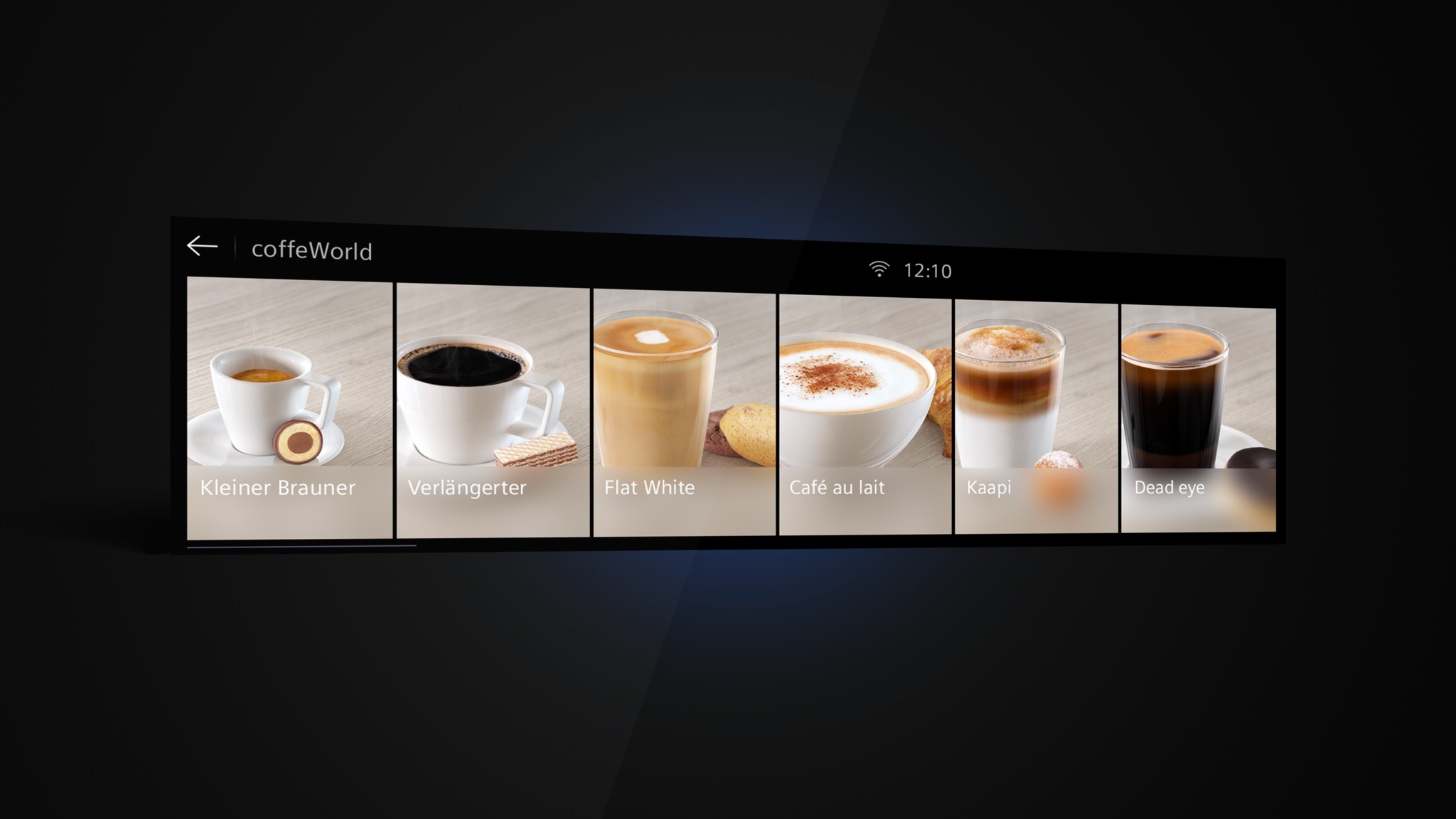
Task: Click the Wi-Fi status icon
Action: (879, 269)
